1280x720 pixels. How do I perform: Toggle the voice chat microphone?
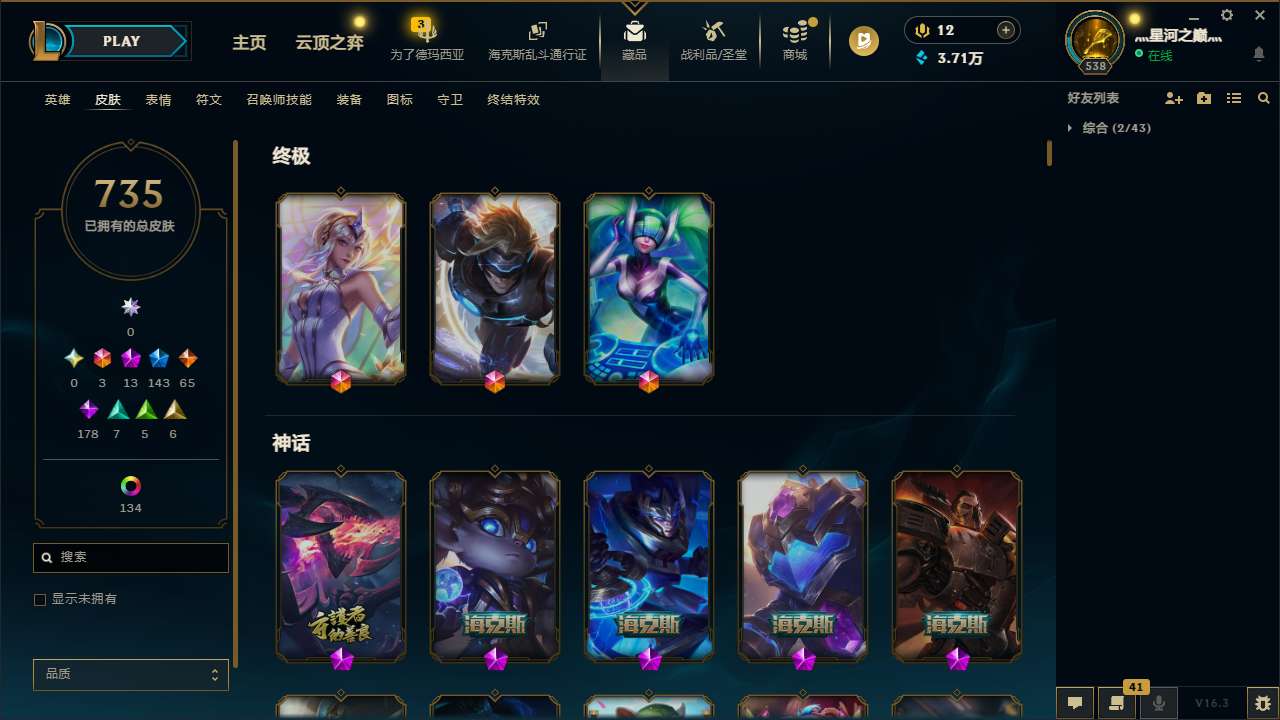coord(1159,703)
